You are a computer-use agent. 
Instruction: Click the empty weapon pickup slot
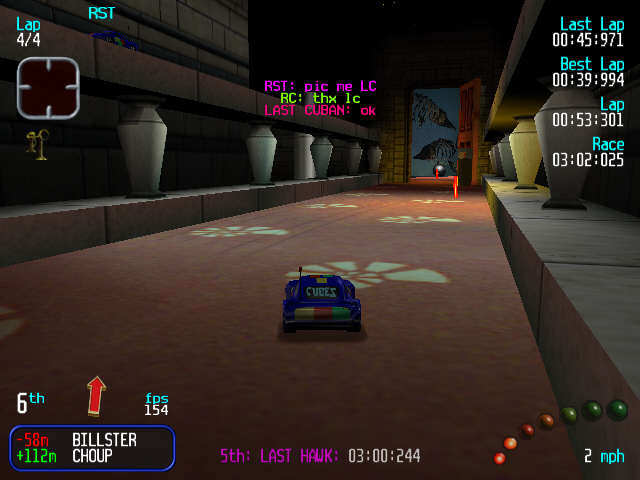point(47,87)
